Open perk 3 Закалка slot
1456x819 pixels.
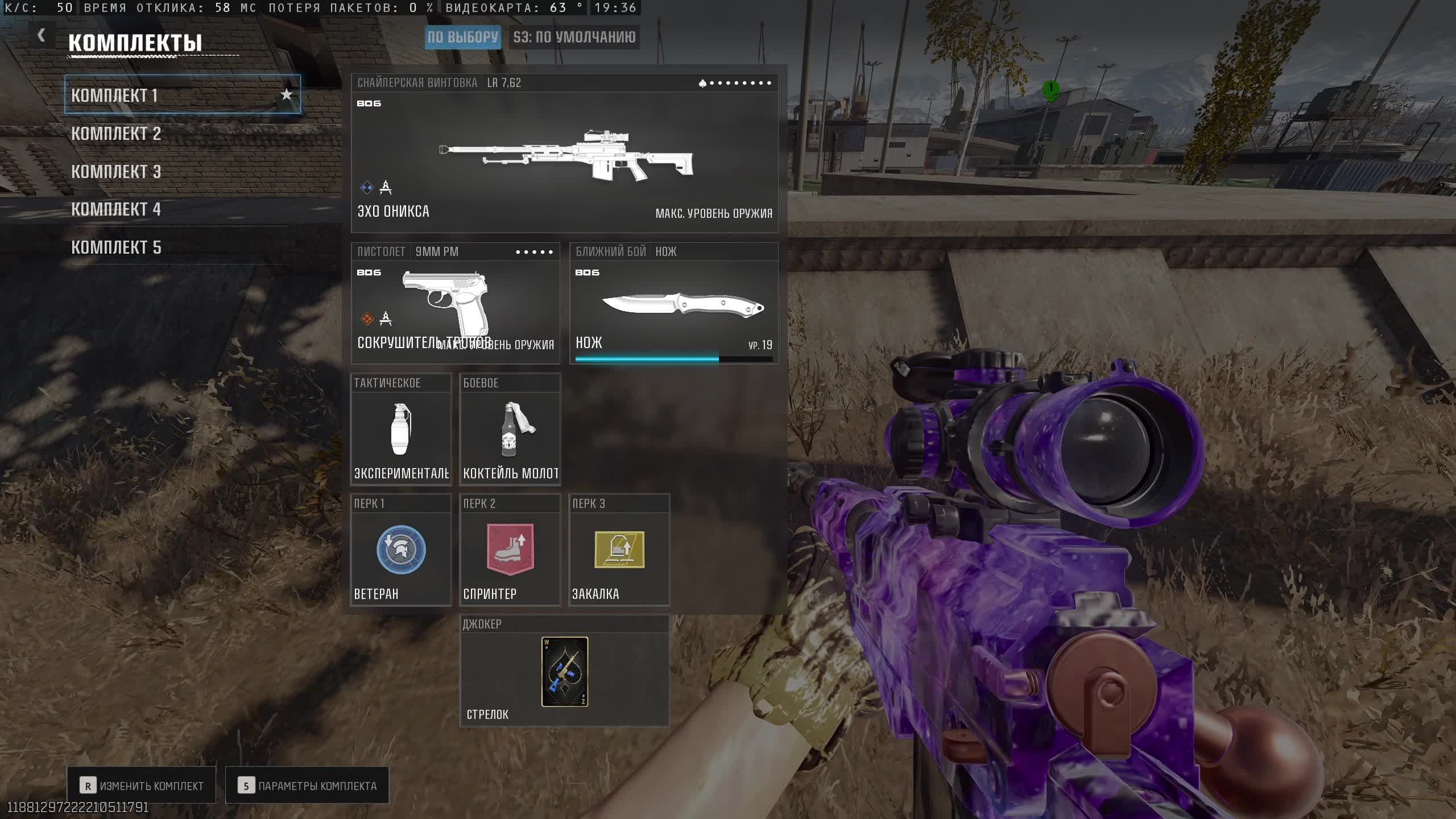(x=619, y=550)
